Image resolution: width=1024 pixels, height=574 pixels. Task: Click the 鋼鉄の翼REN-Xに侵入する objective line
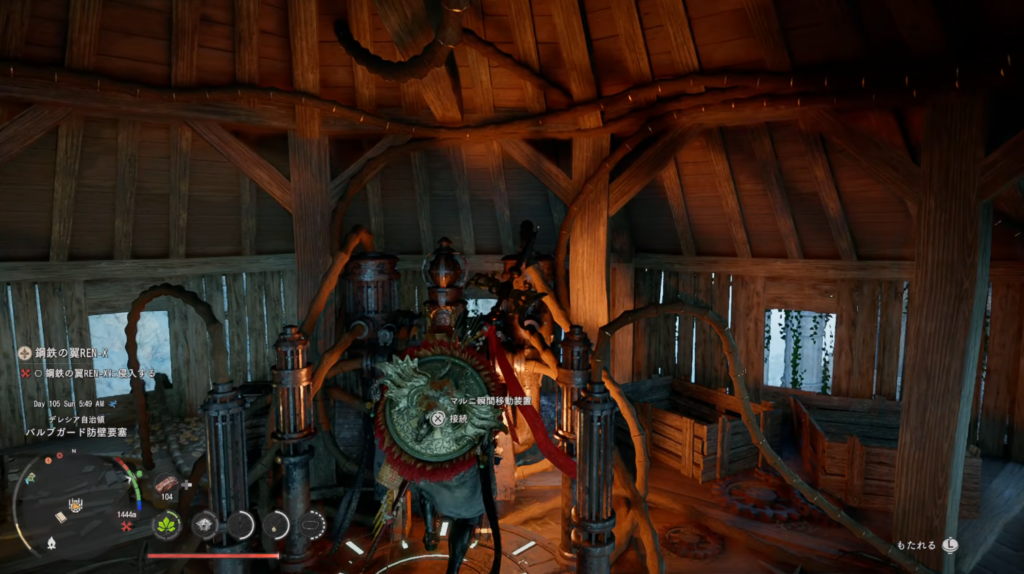pyautogui.click(x=92, y=372)
